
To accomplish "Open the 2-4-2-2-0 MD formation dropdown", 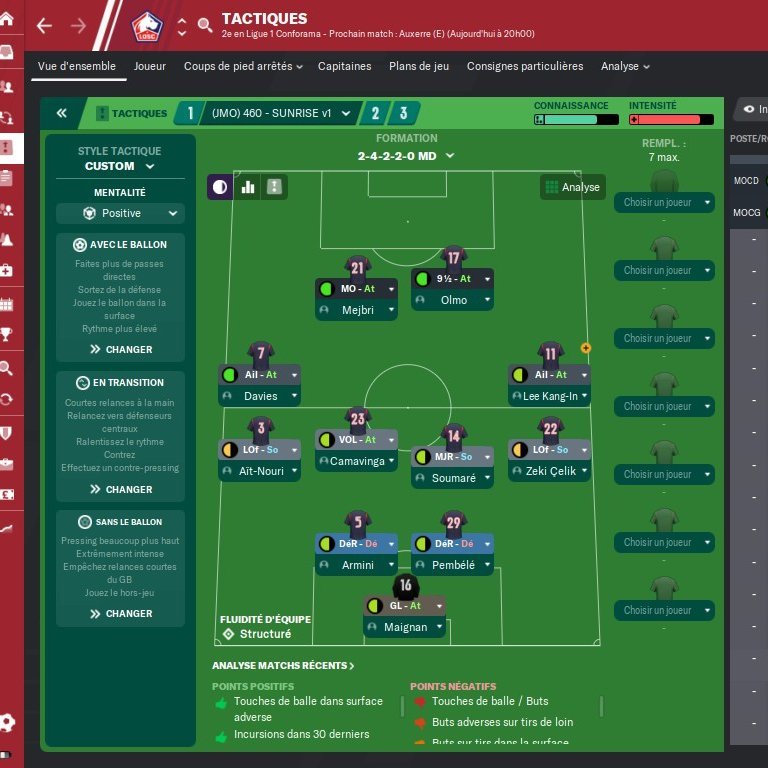I will [406, 156].
